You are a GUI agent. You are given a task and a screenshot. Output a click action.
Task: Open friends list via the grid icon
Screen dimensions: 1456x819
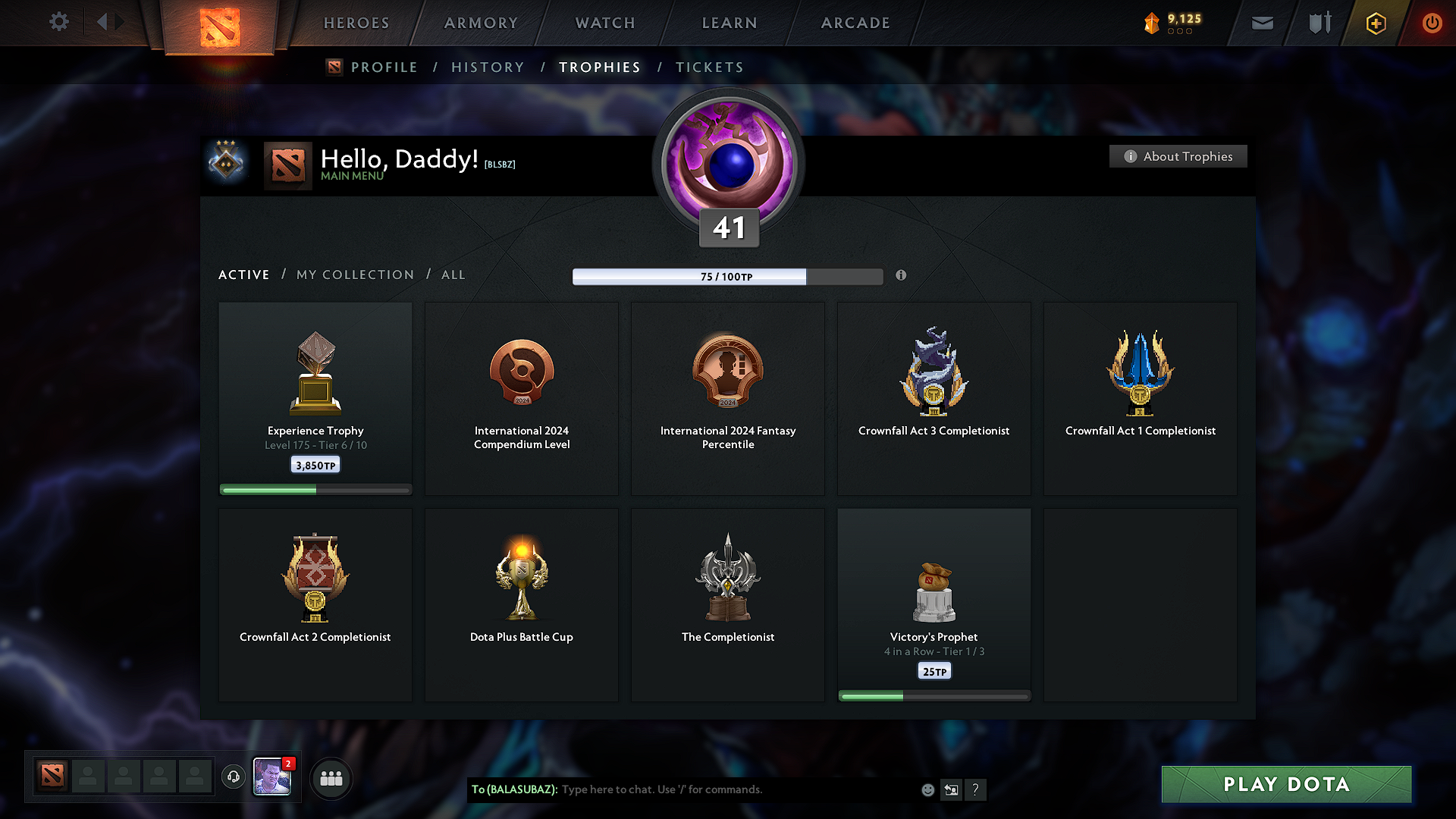(x=331, y=777)
